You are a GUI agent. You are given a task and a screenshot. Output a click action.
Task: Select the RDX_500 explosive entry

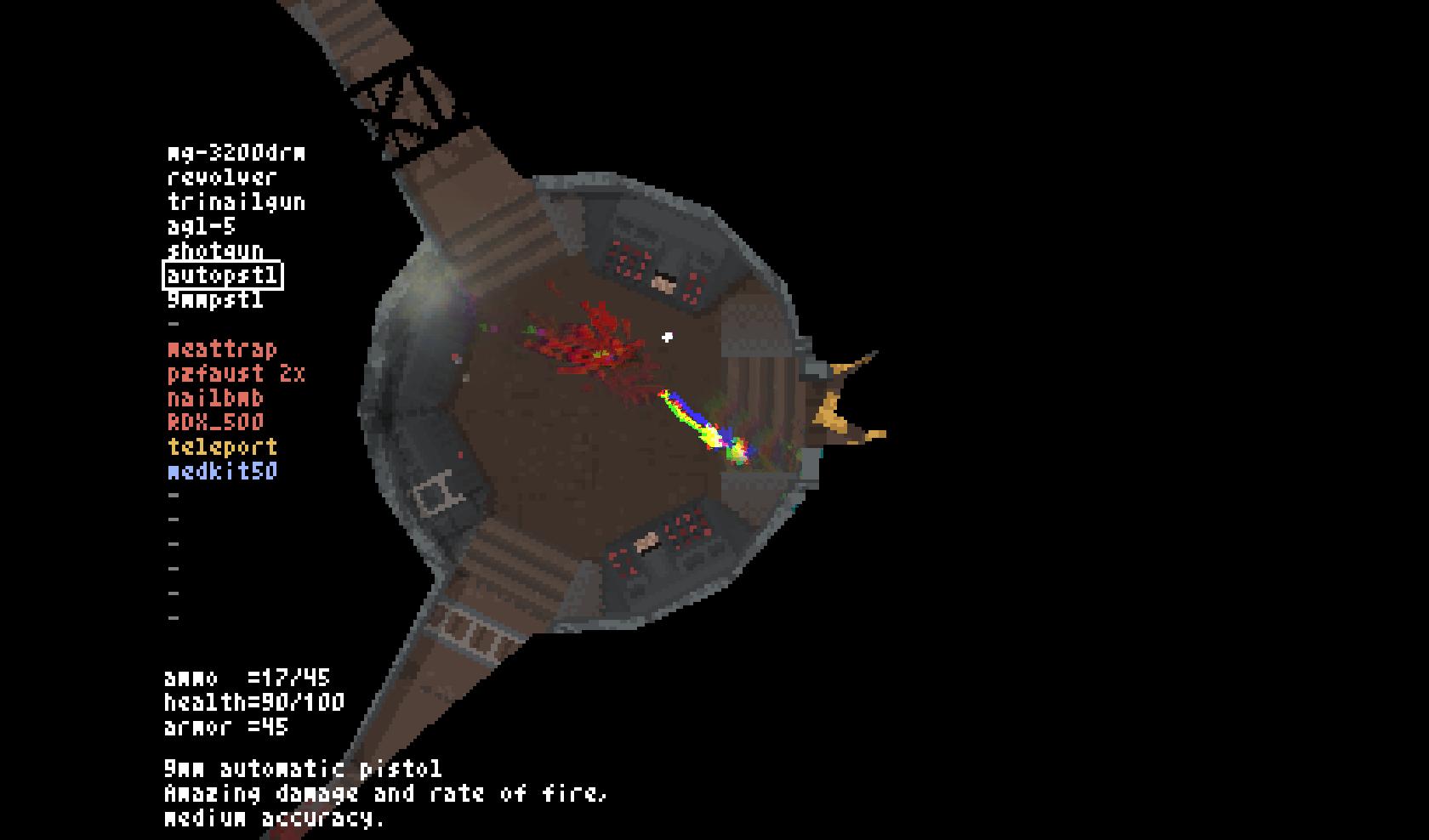pos(214,423)
